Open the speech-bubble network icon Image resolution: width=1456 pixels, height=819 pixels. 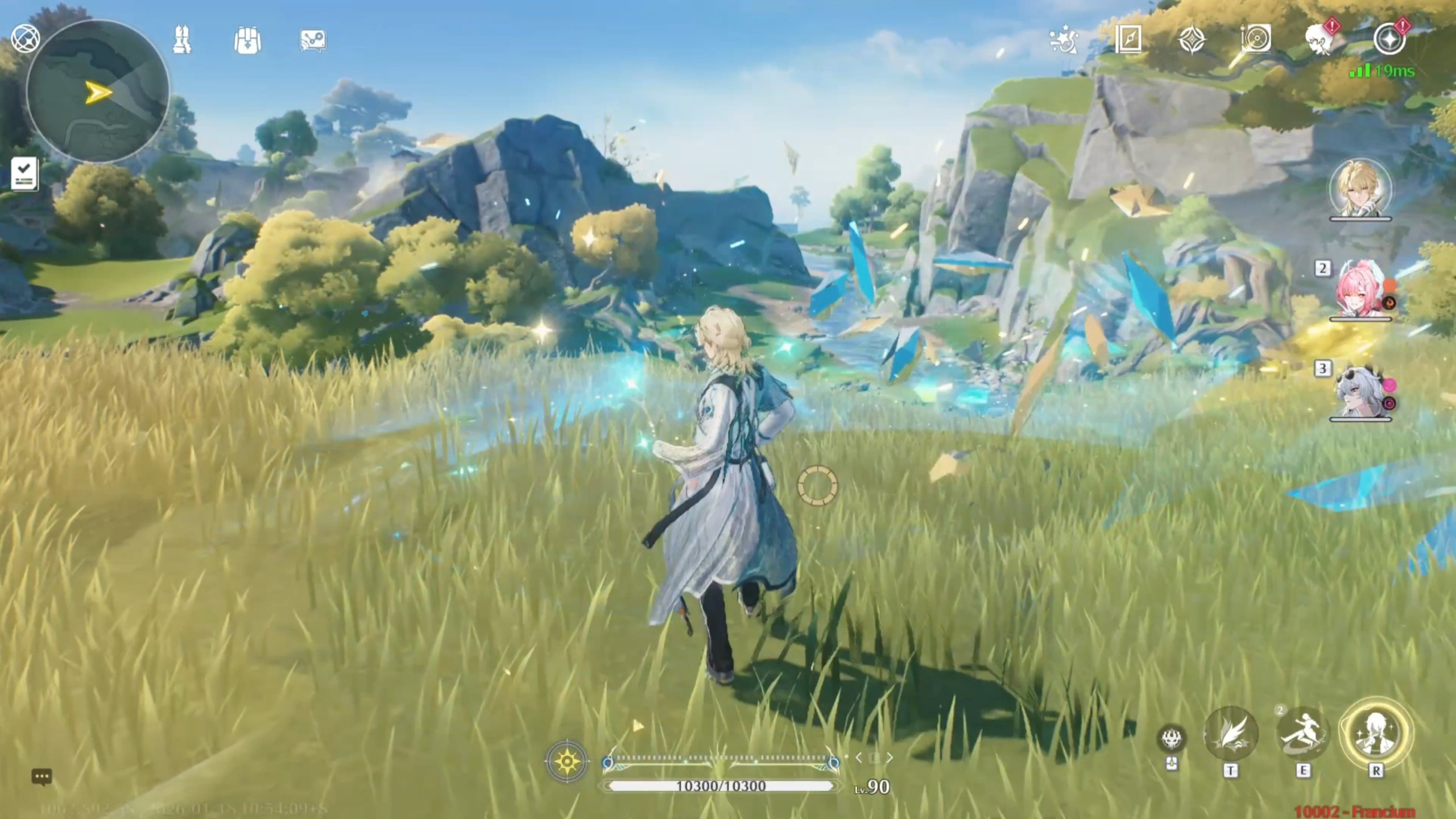click(x=313, y=40)
